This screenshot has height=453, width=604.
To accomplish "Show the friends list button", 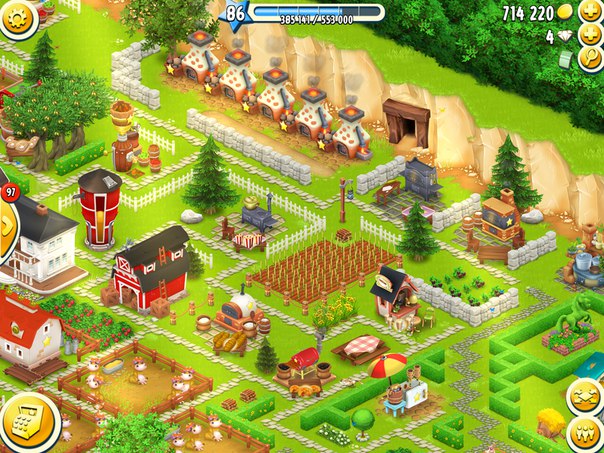I will [x=585, y=434].
